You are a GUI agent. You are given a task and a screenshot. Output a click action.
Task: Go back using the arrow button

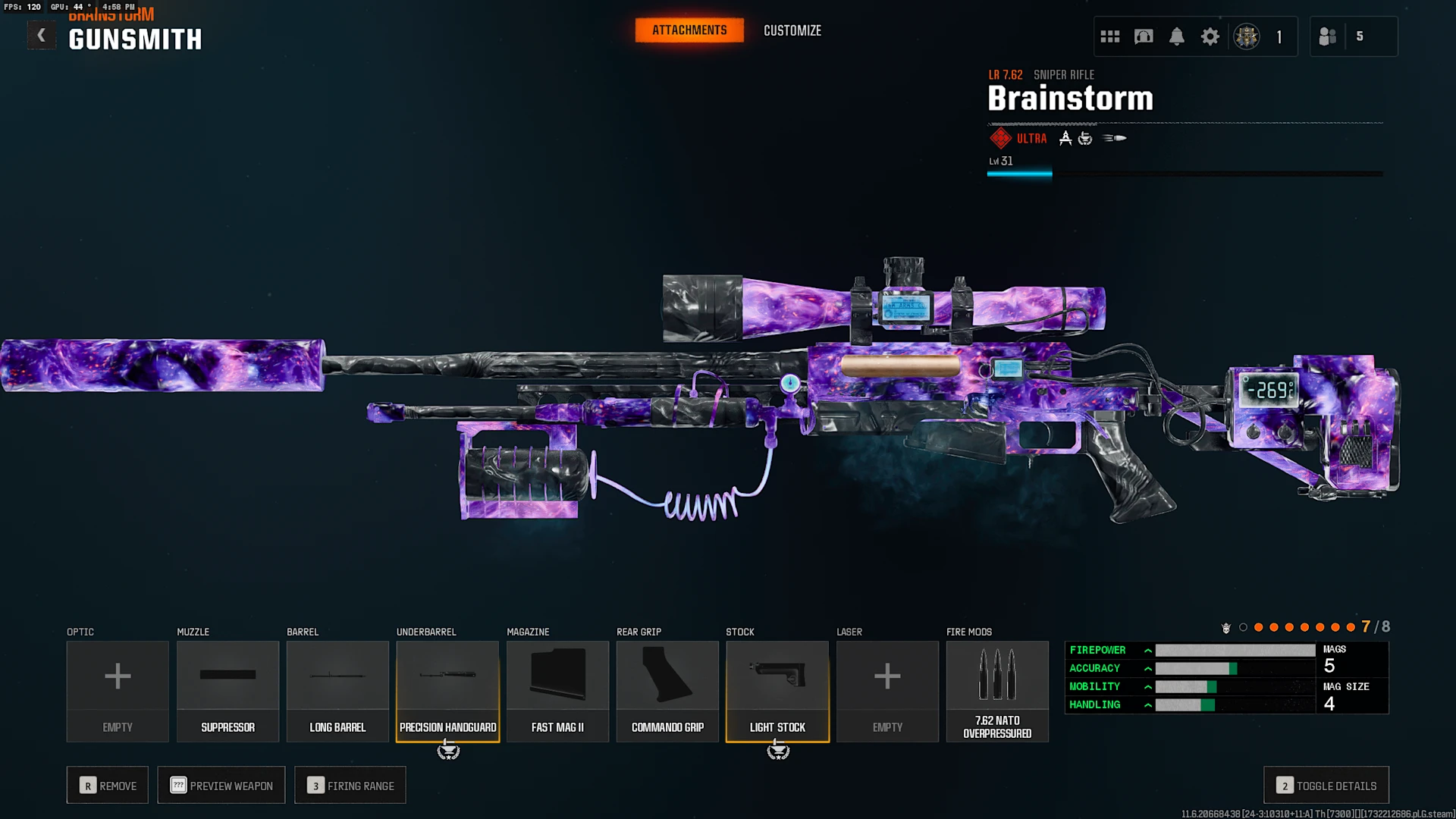(42, 36)
